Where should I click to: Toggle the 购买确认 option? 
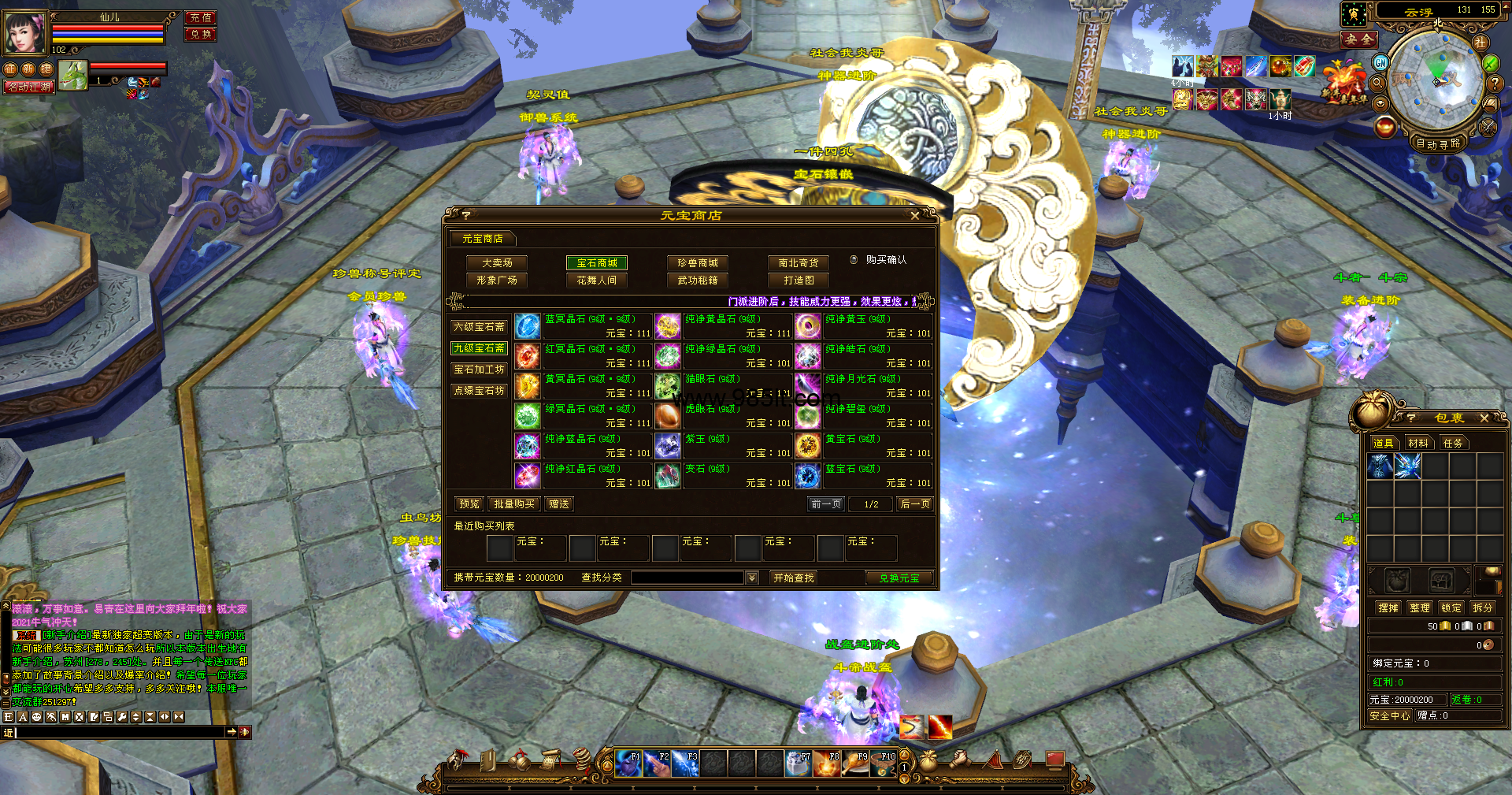coord(854,260)
